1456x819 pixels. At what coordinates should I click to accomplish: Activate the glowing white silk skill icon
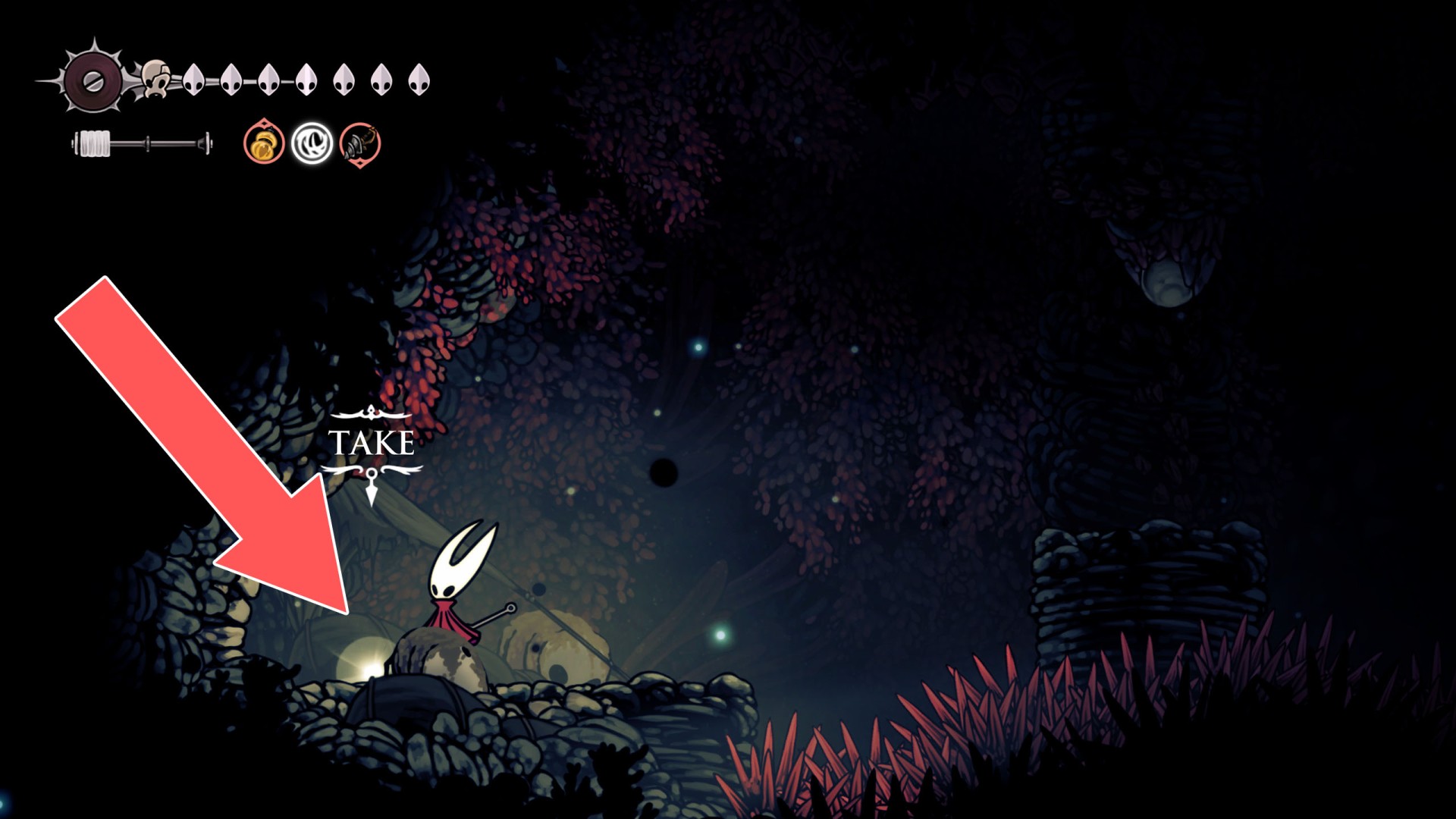pos(312,143)
